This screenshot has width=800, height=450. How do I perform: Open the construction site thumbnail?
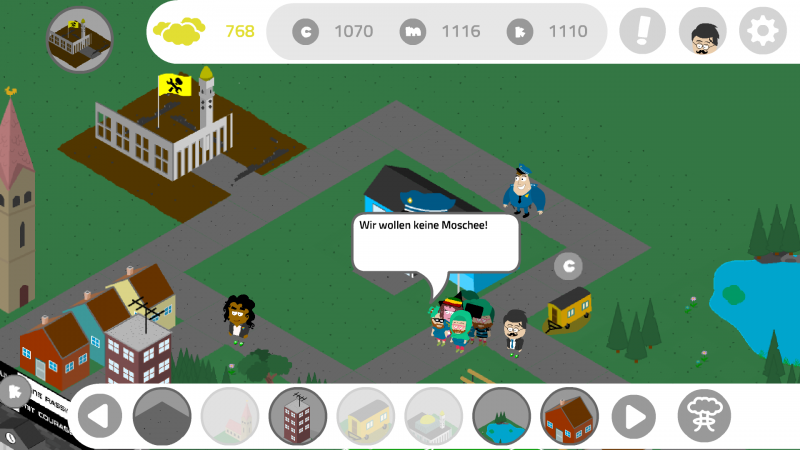(x=80, y=38)
